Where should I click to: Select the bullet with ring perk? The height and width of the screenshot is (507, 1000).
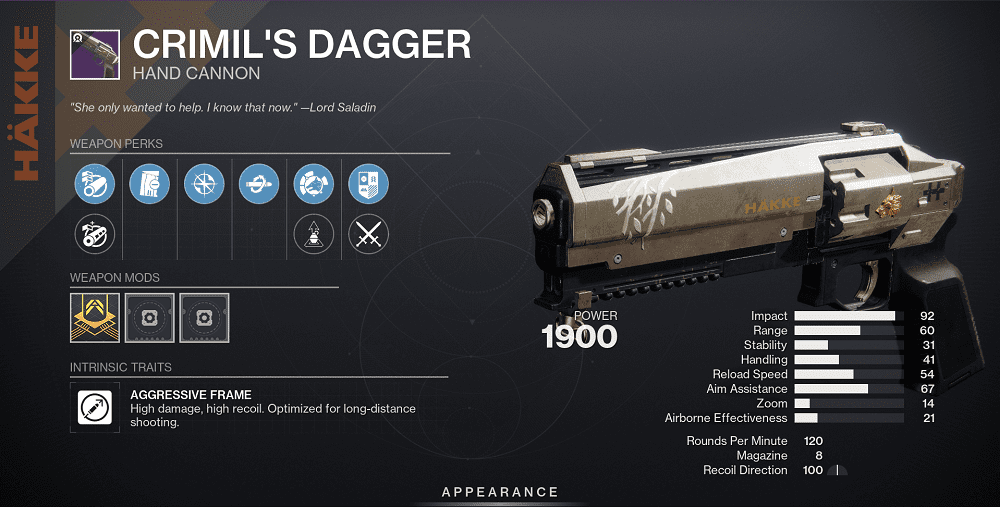point(259,184)
